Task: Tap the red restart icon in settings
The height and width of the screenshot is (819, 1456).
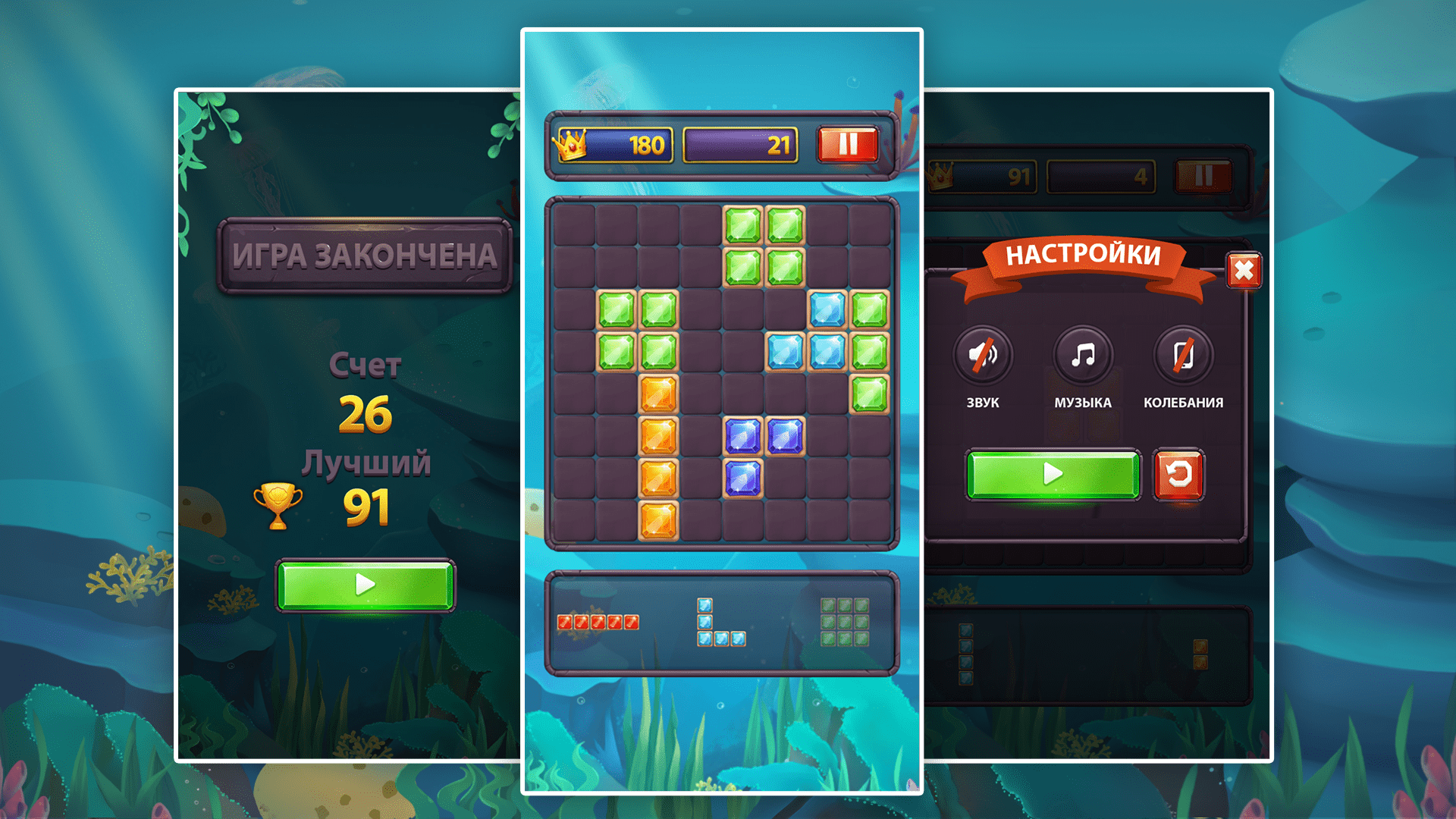Action: (1179, 476)
